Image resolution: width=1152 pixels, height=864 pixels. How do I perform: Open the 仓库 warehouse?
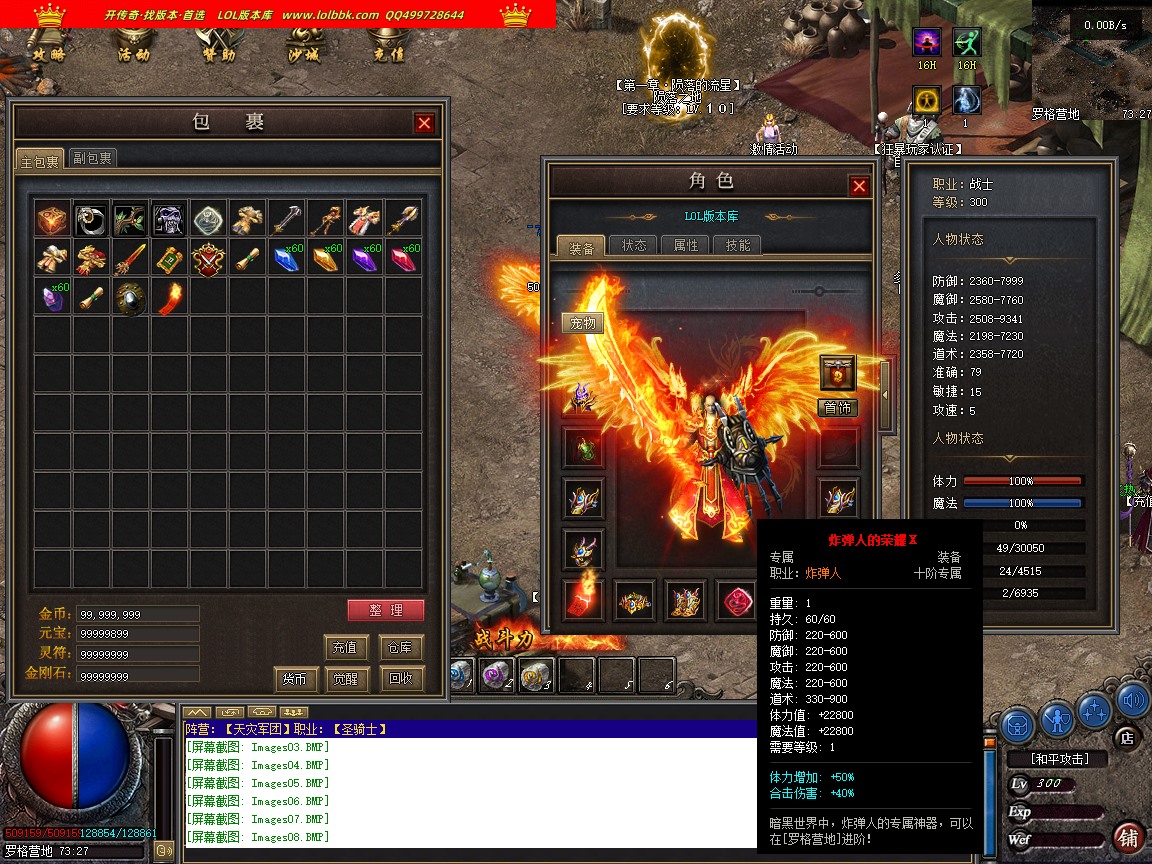point(402,647)
